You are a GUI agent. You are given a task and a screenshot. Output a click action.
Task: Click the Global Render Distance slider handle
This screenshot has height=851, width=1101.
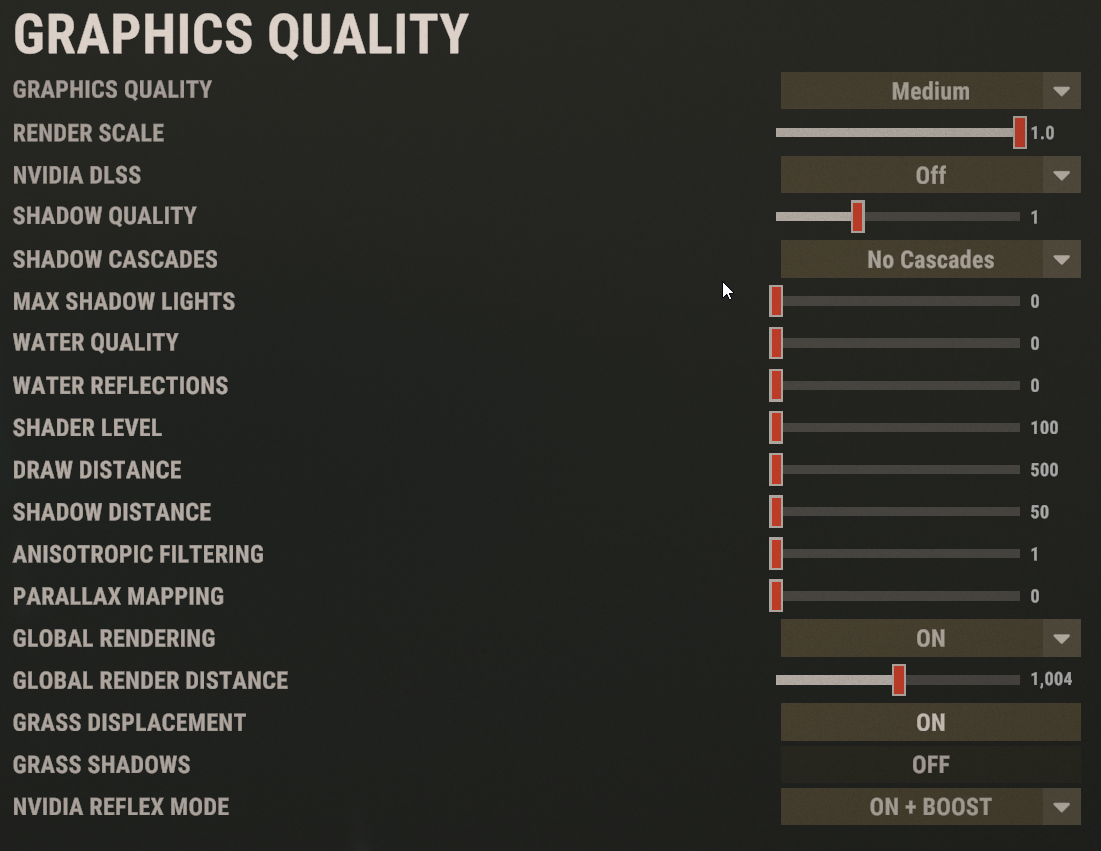coord(898,680)
